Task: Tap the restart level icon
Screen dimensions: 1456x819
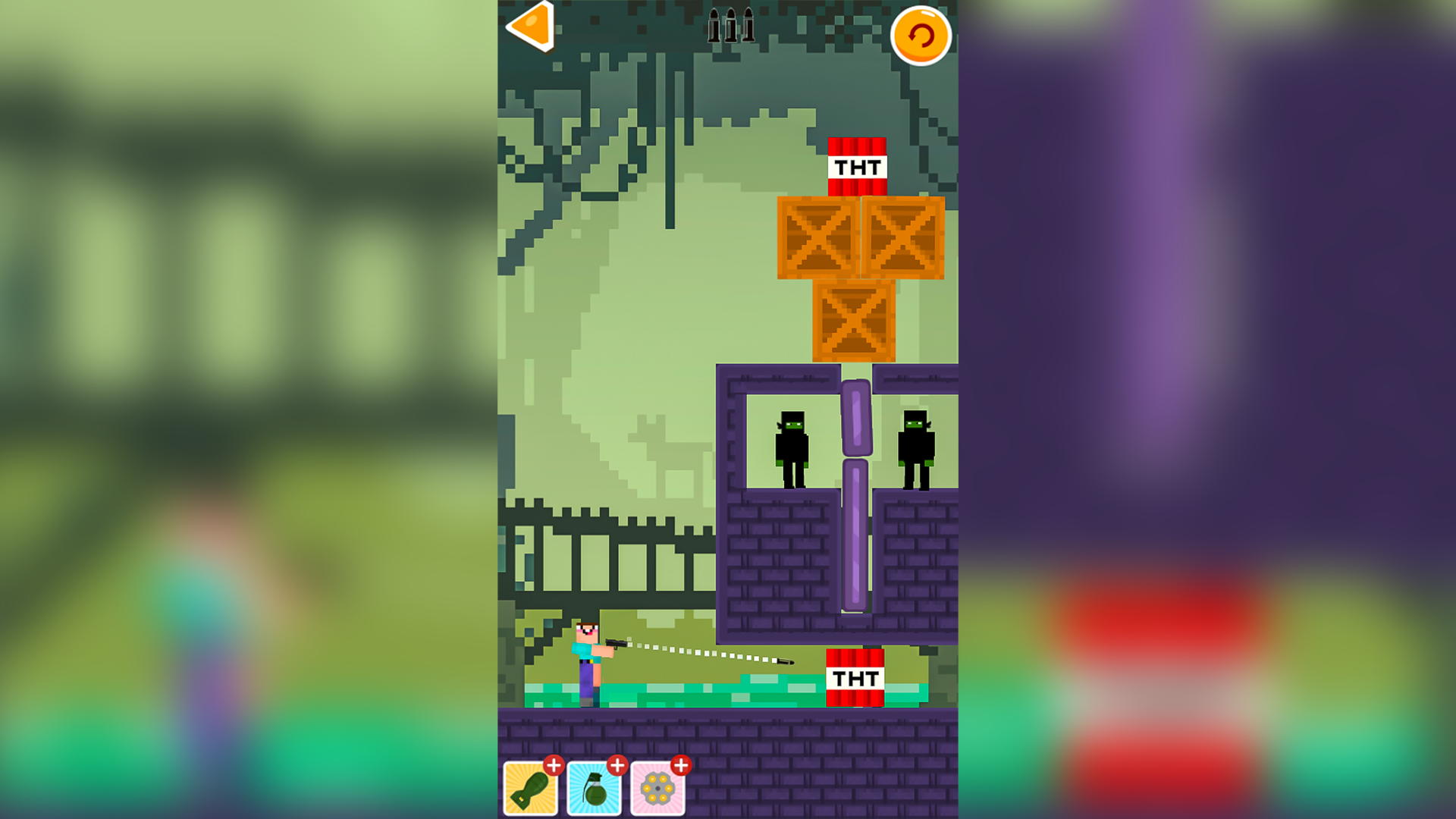Action: pos(921,33)
